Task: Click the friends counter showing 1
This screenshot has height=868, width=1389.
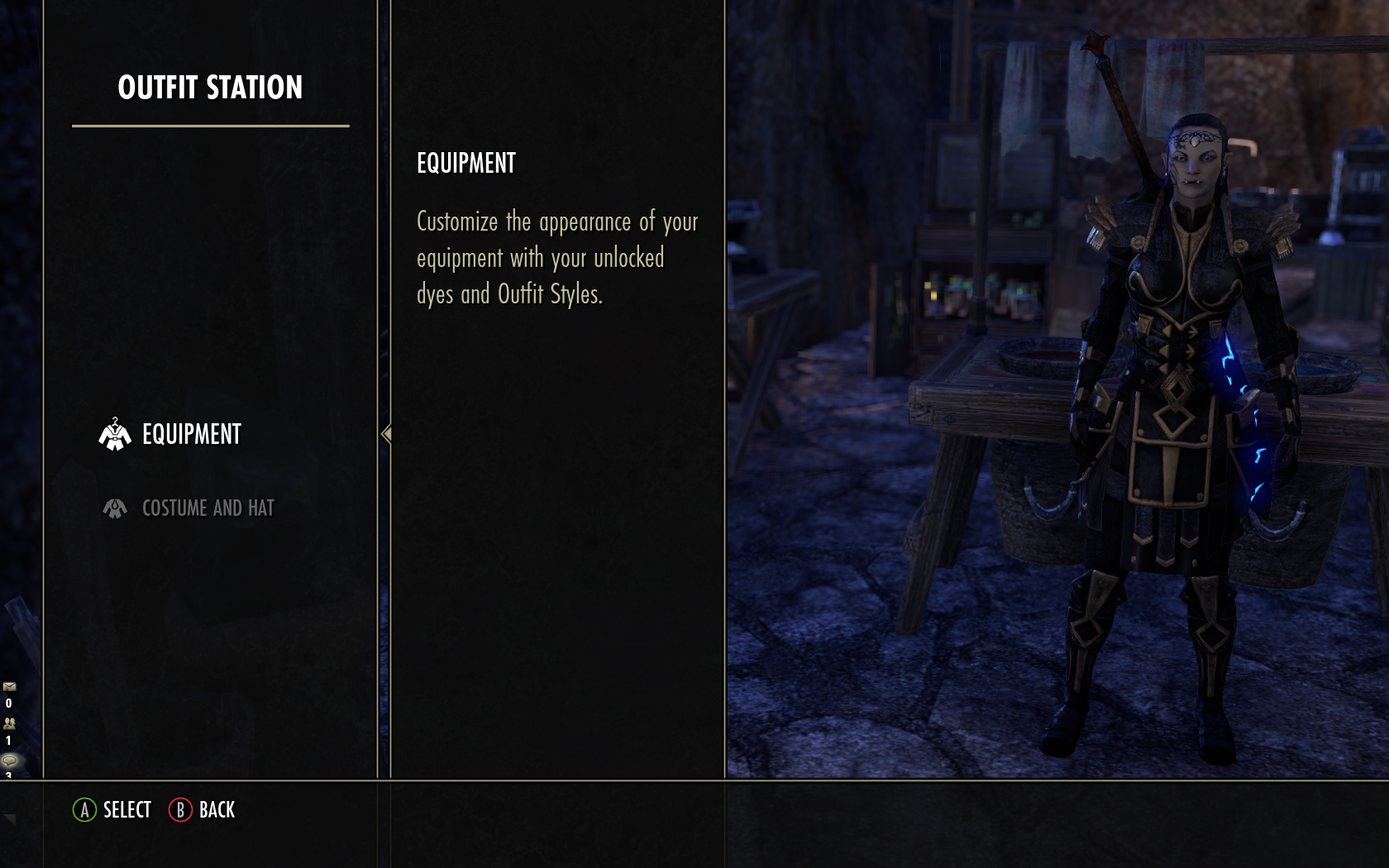Action: point(8,740)
